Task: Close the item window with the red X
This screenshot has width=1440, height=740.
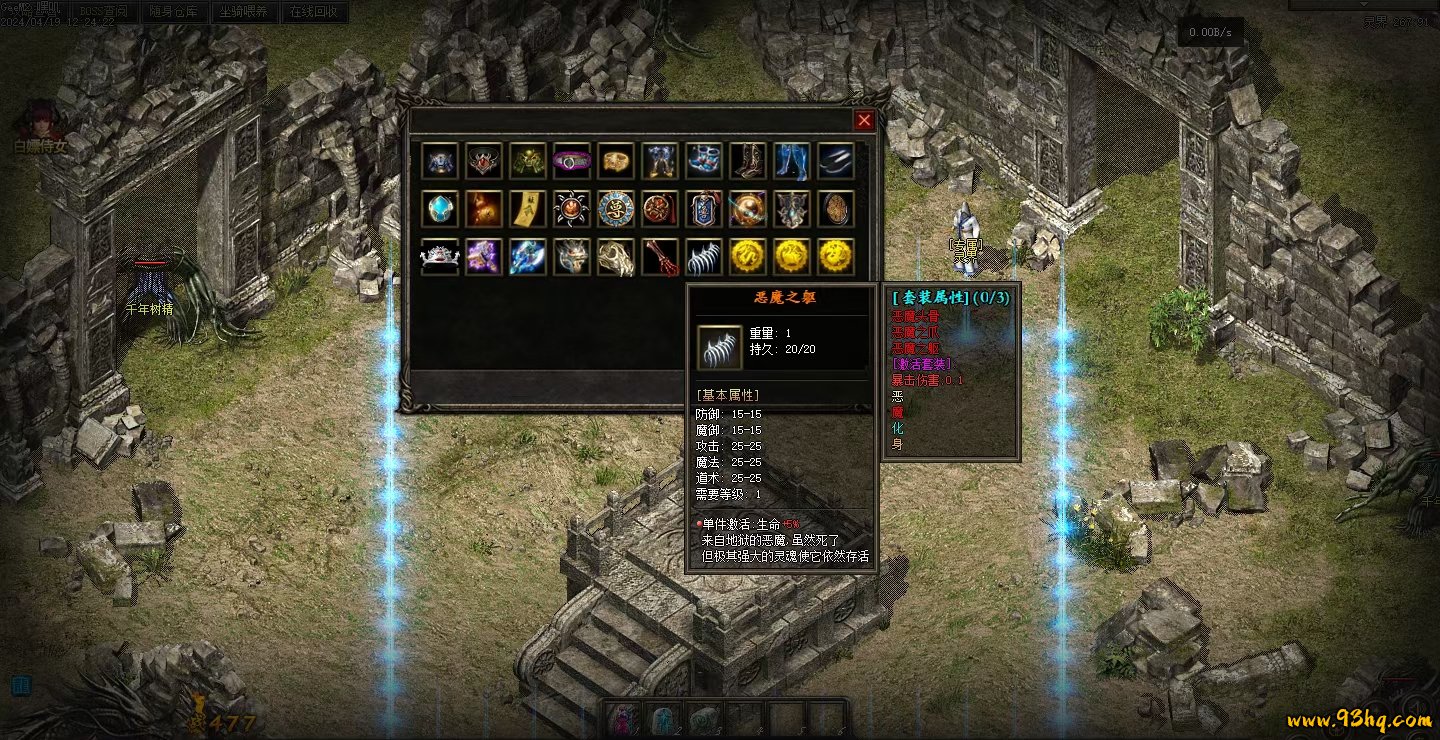Action: click(864, 120)
